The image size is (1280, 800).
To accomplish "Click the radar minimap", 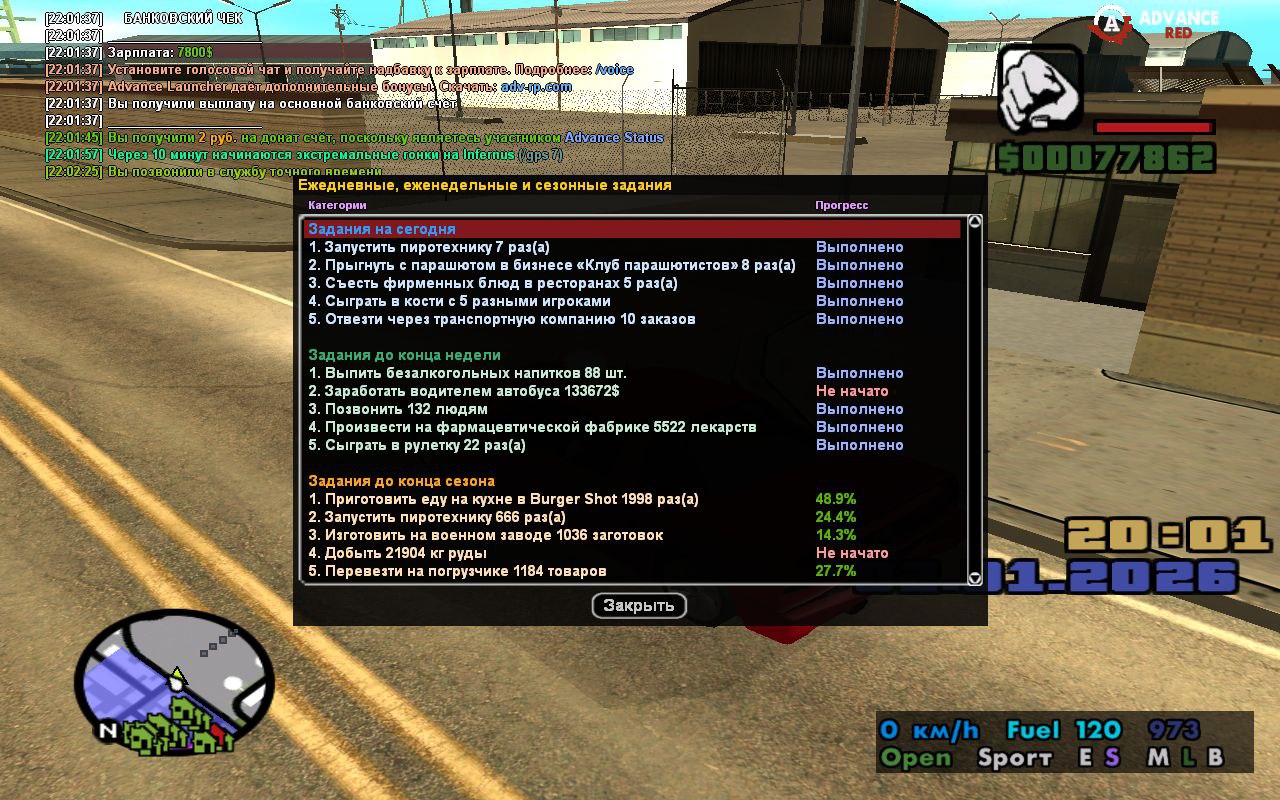I will tap(175, 680).
